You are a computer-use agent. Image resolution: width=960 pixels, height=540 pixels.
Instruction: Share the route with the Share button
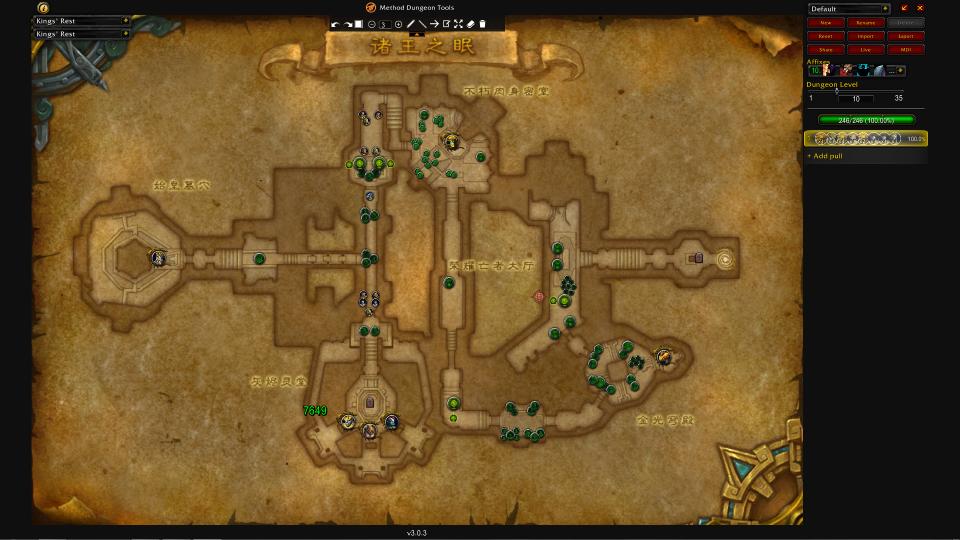pos(825,49)
